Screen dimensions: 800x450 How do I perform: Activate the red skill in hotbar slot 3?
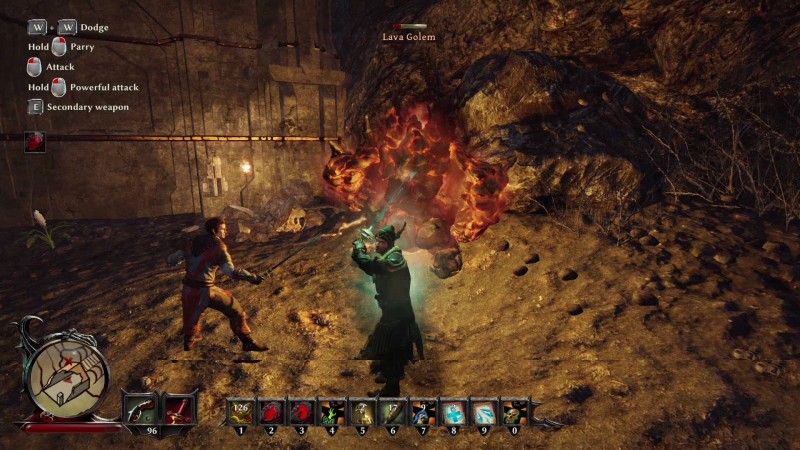(x=300, y=412)
